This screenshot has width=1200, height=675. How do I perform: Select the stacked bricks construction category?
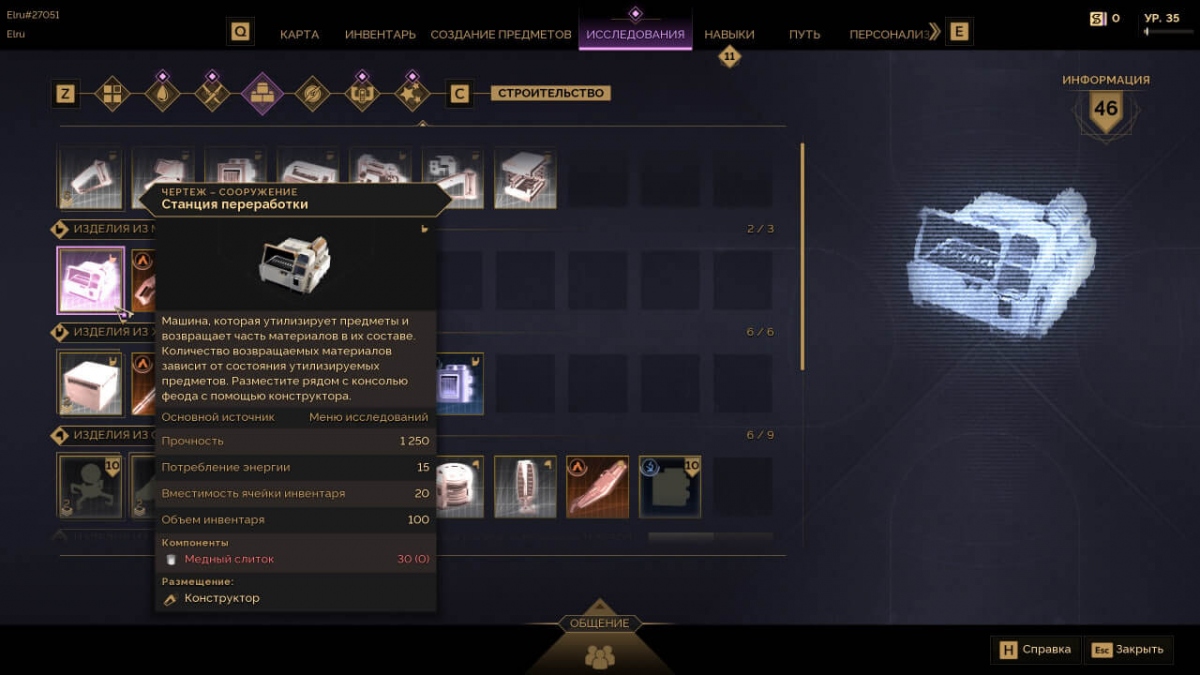click(x=262, y=94)
